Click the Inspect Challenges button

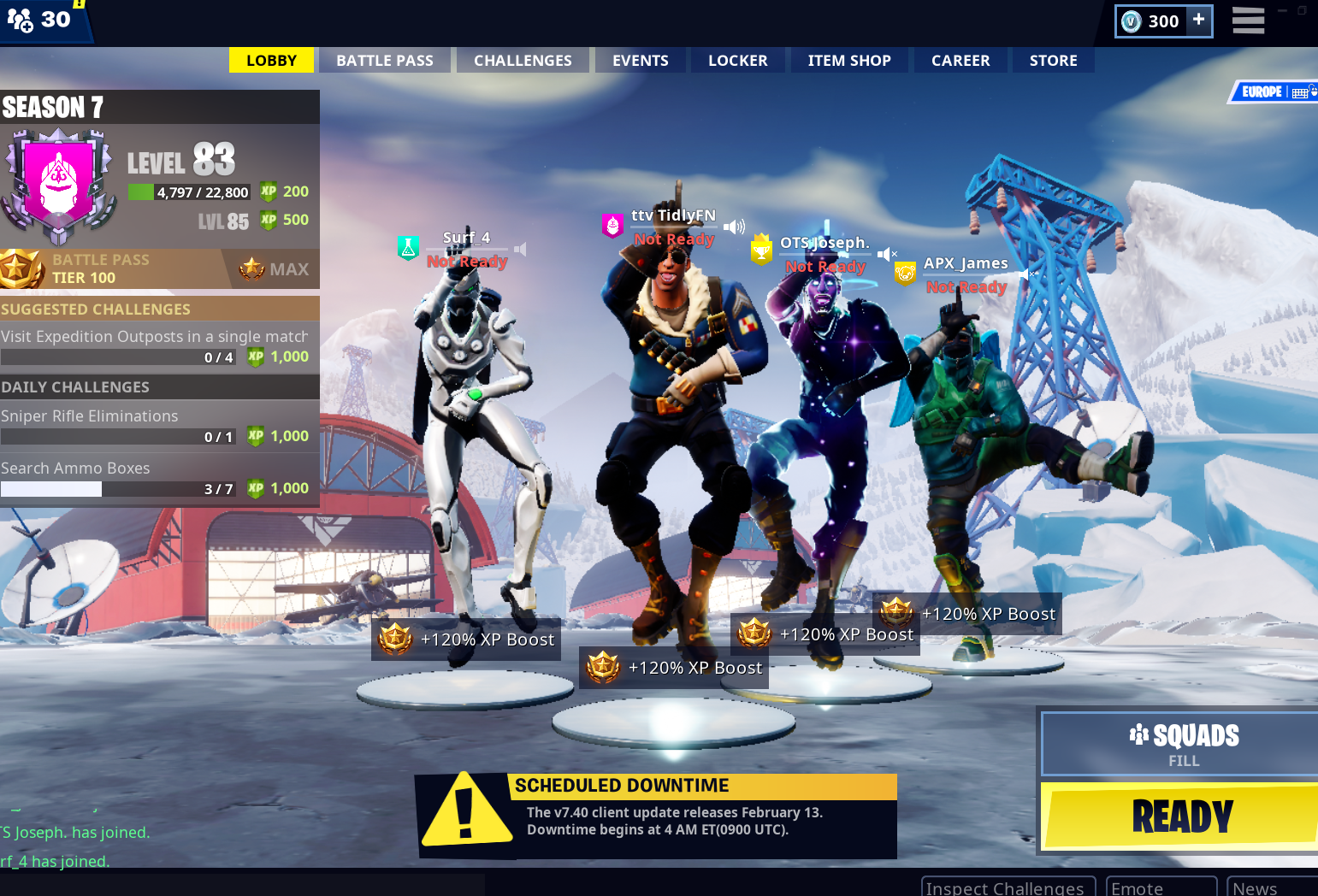[x=1008, y=889]
